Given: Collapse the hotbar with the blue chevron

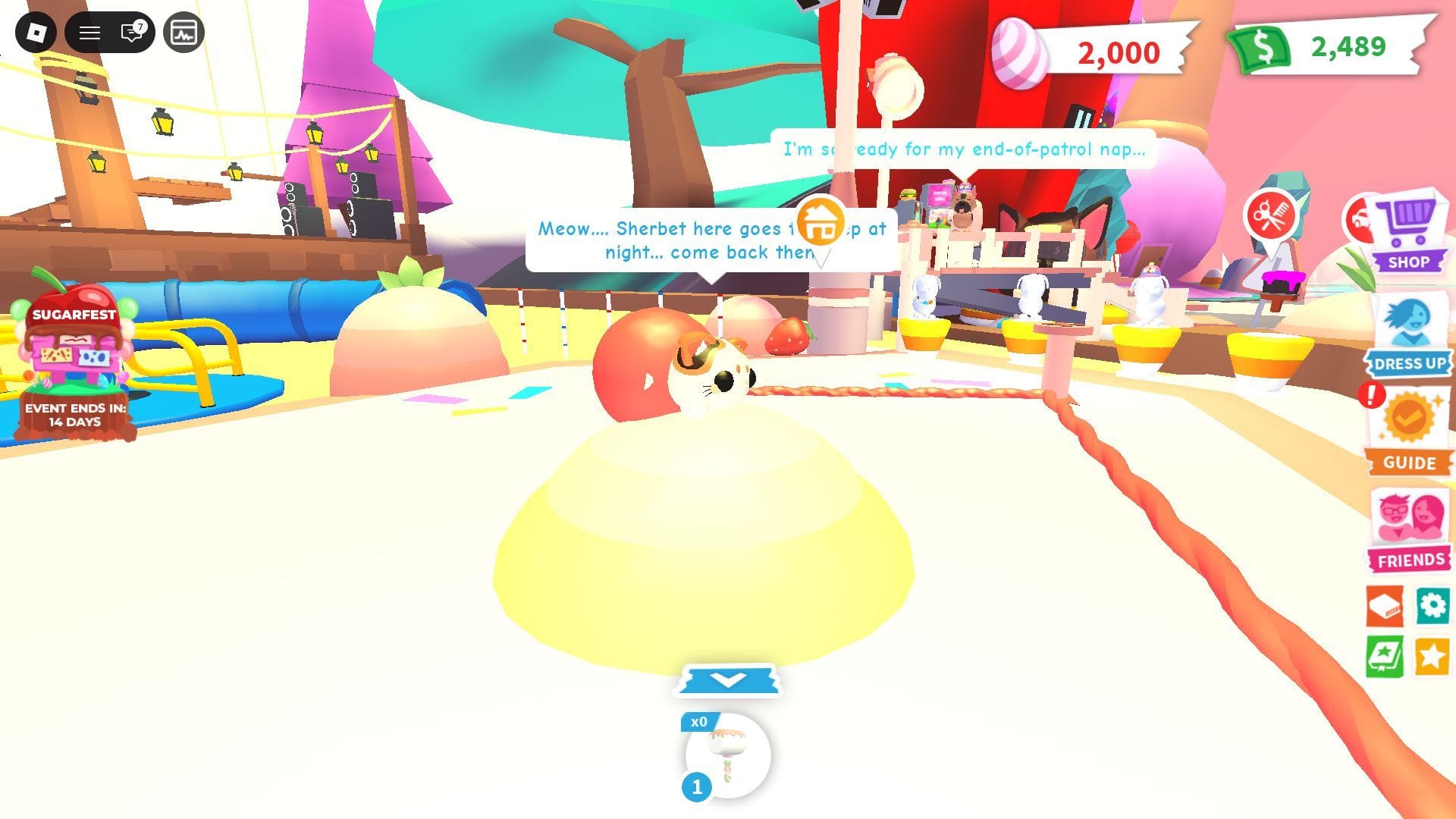Looking at the screenshot, I should click(727, 681).
